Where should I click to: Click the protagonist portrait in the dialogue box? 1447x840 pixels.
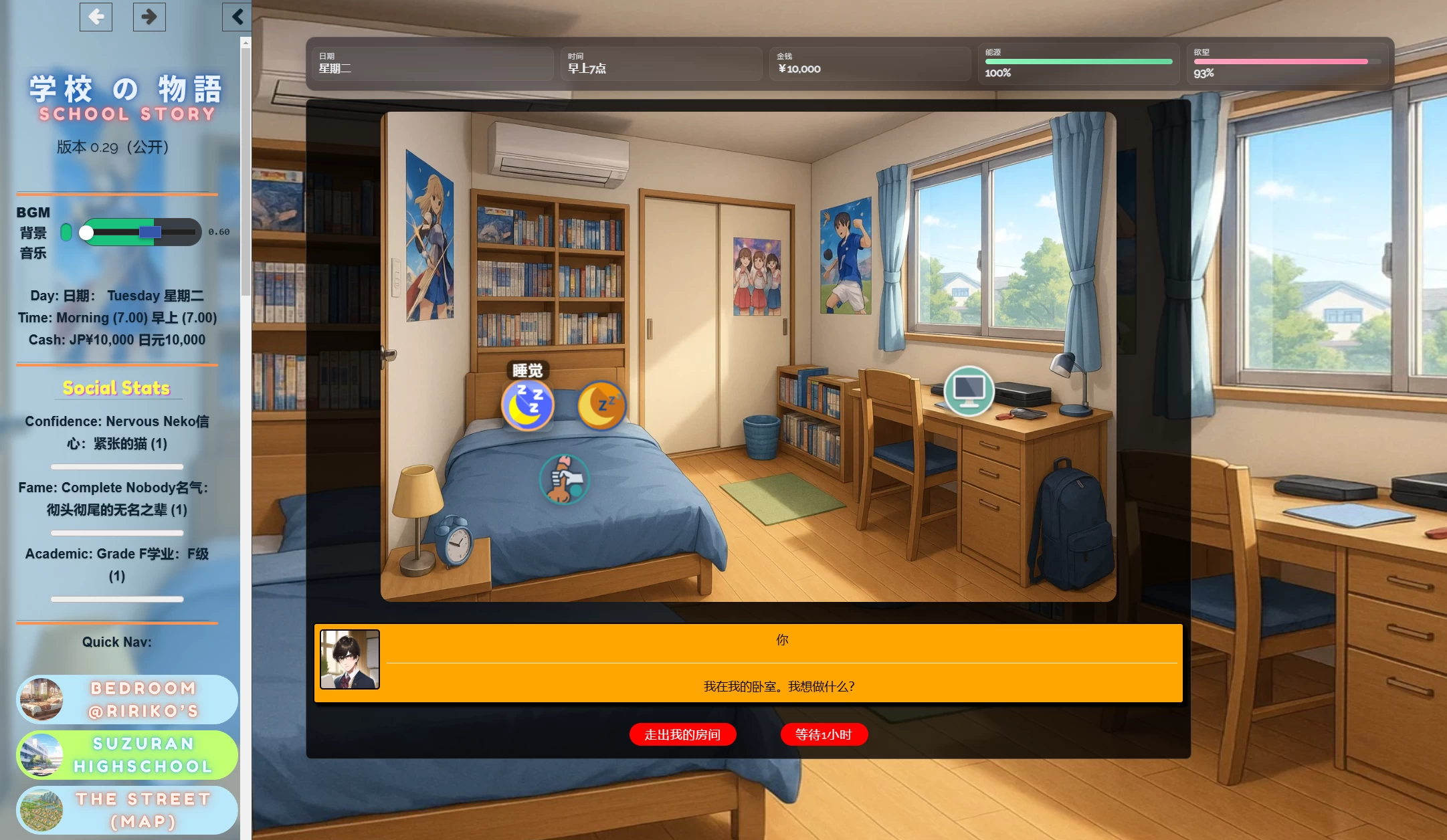click(x=349, y=659)
